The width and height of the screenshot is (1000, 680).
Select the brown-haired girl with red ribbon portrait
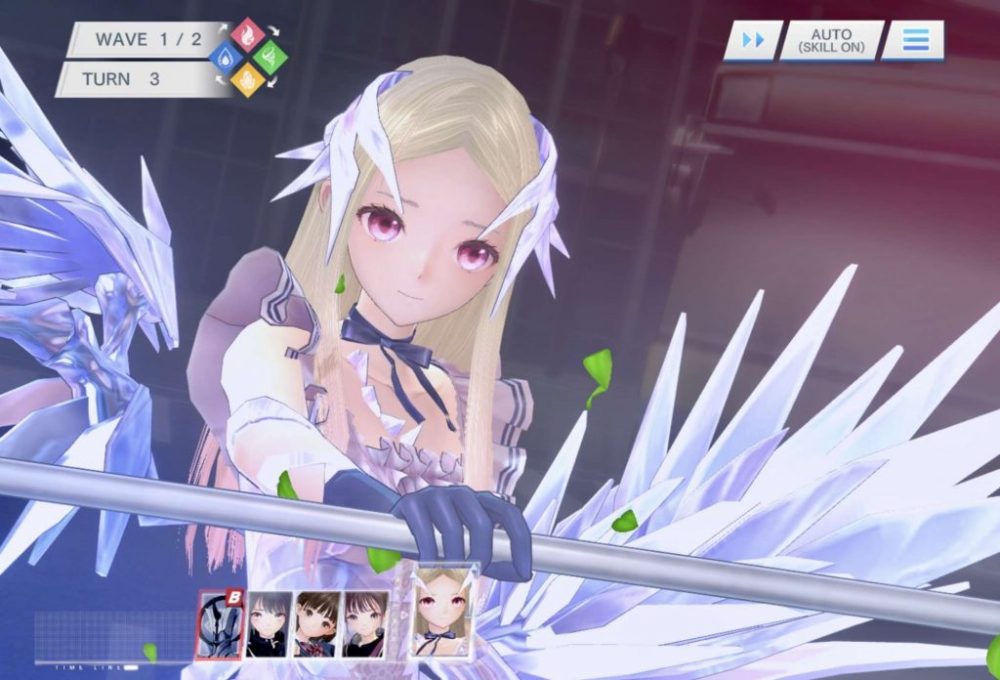click(316, 624)
